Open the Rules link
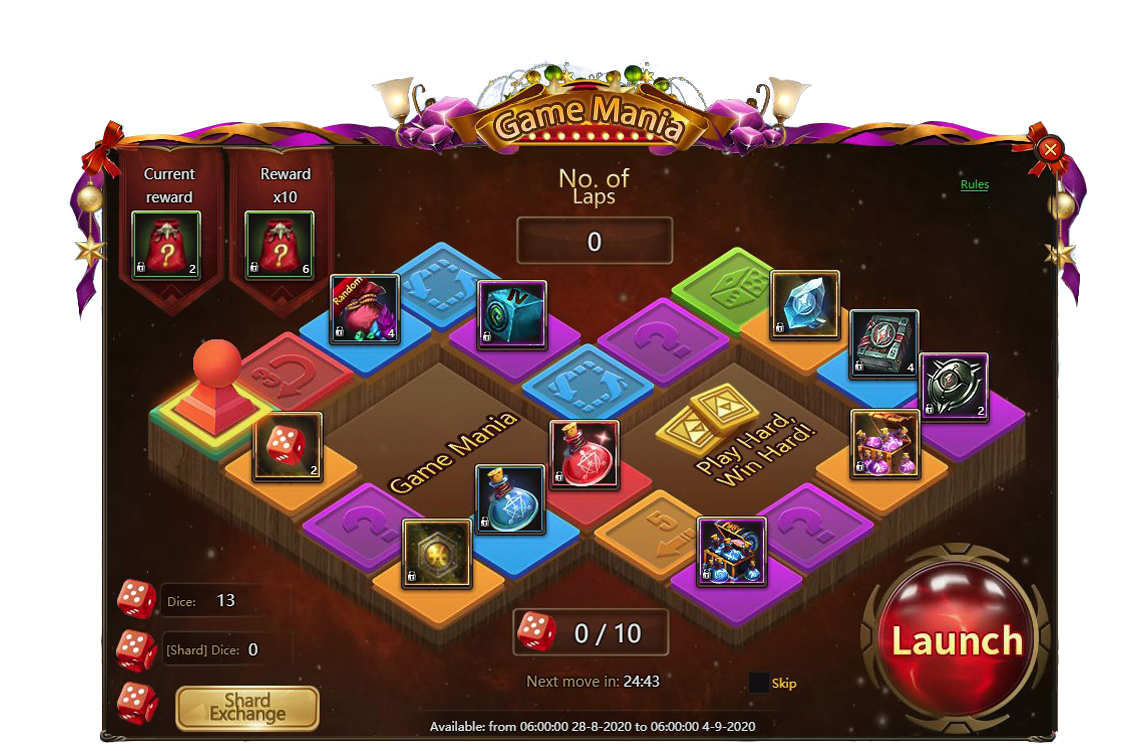This screenshot has width=1147, height=751. click(x=974, y=185)
